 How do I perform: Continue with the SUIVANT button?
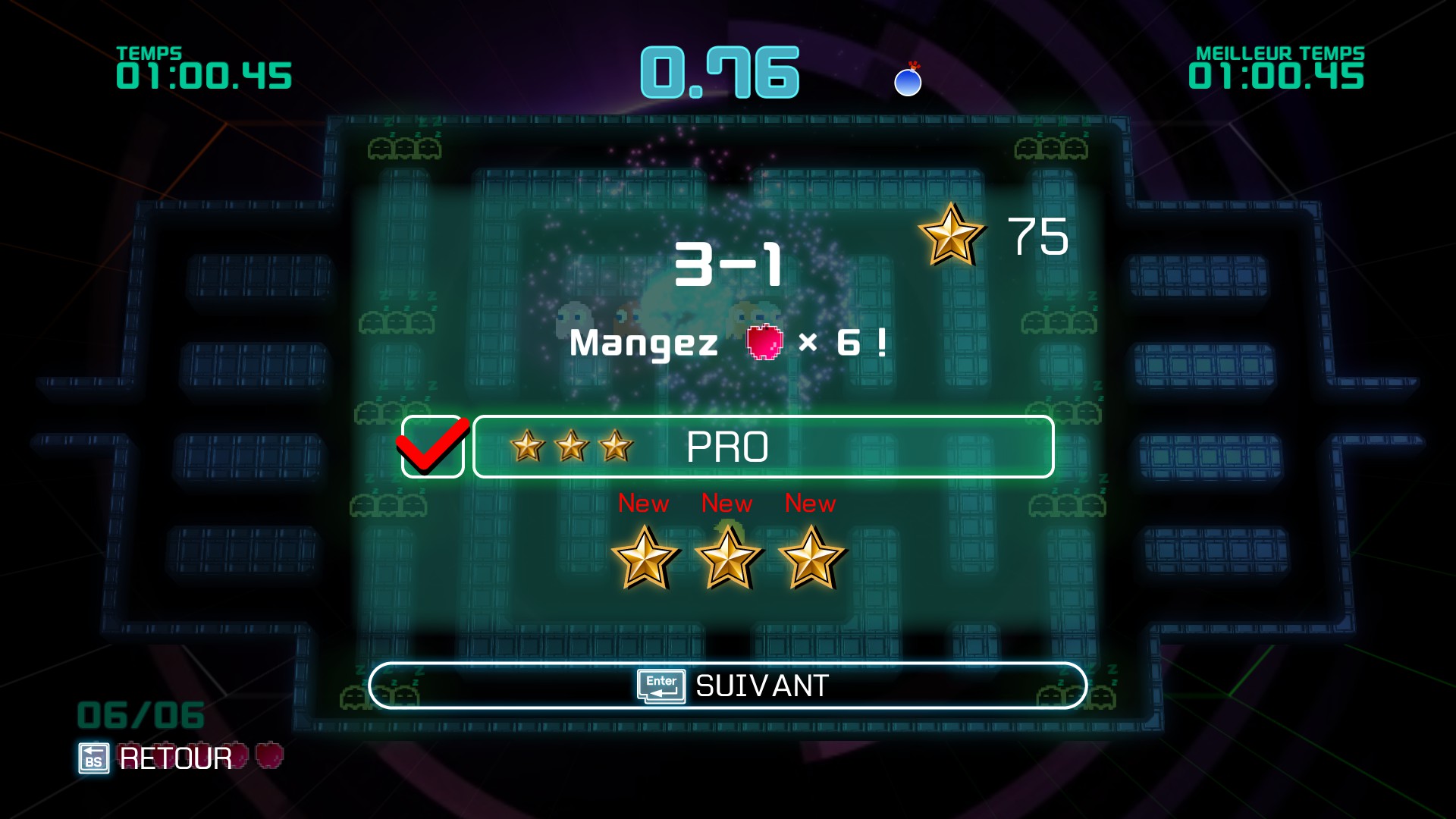(728, 686)
